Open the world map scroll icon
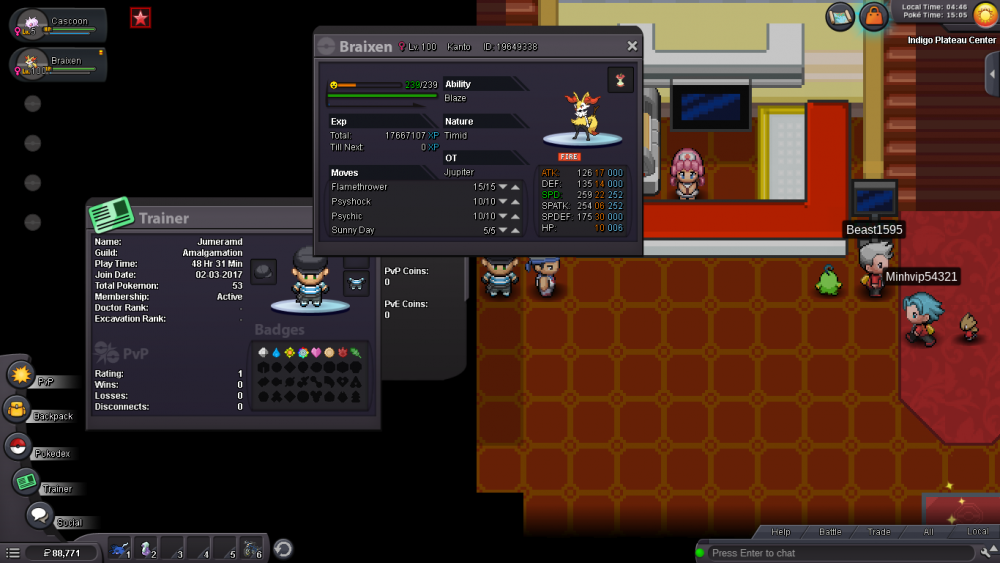 [x=840, y=17]
